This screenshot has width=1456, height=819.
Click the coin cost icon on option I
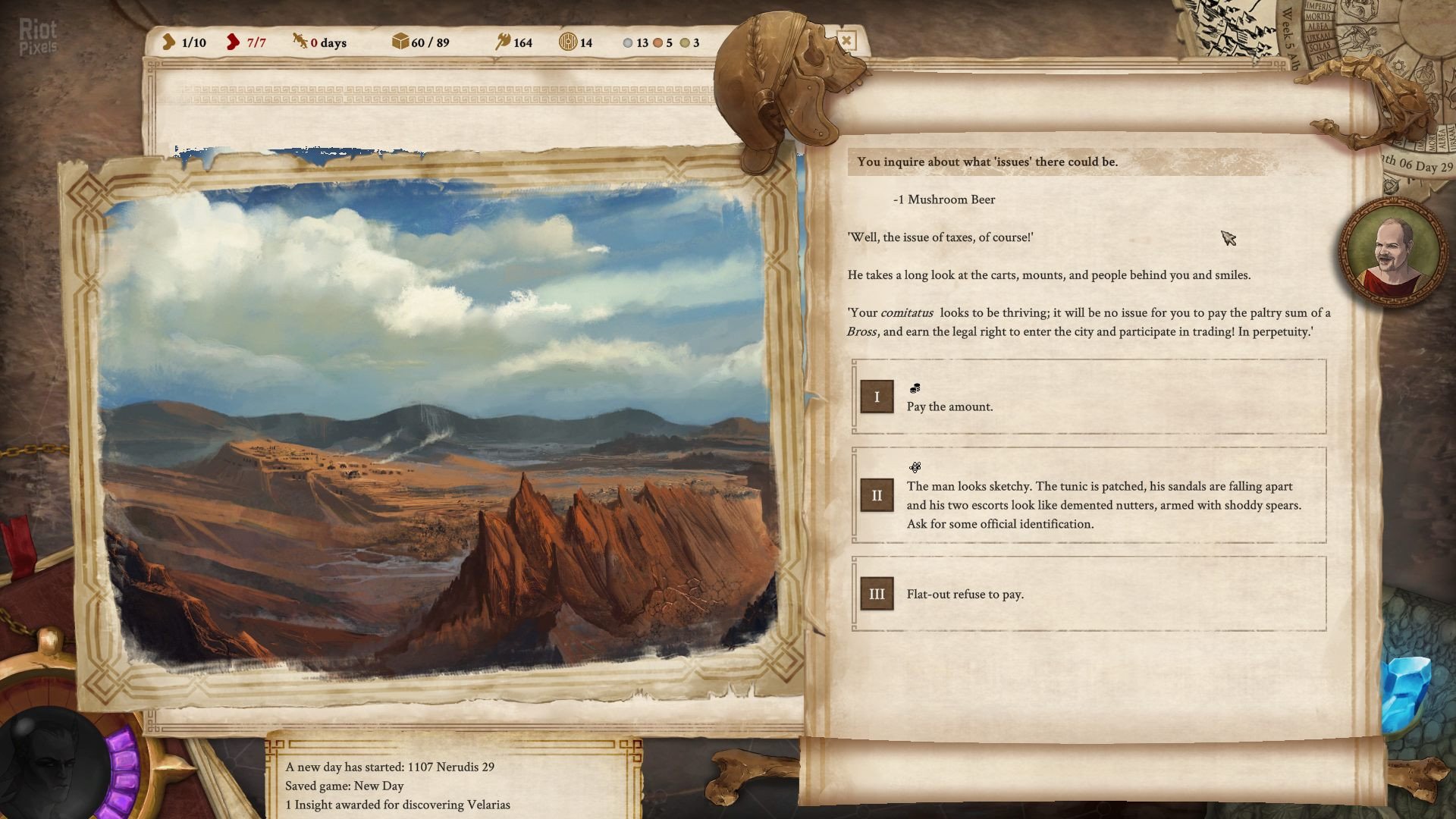915,387
